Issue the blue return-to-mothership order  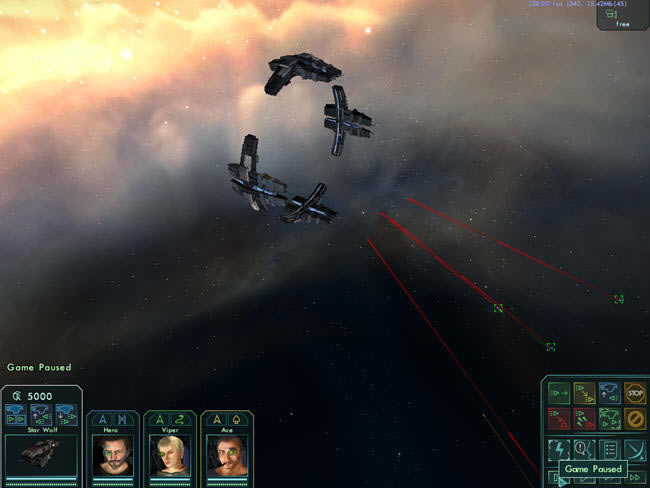coord(609,393)
